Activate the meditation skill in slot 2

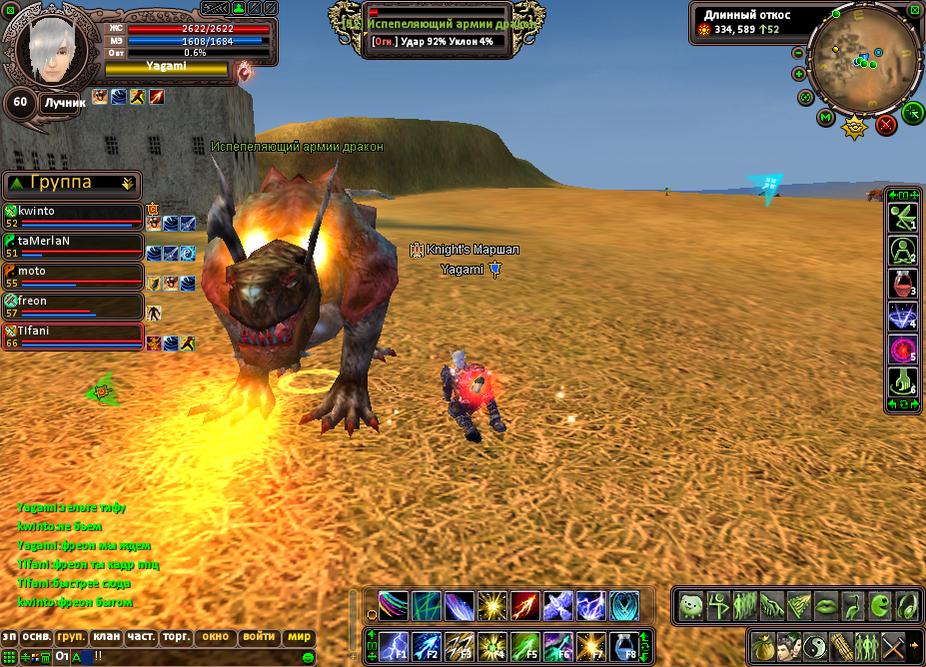[x=903, y=250]
